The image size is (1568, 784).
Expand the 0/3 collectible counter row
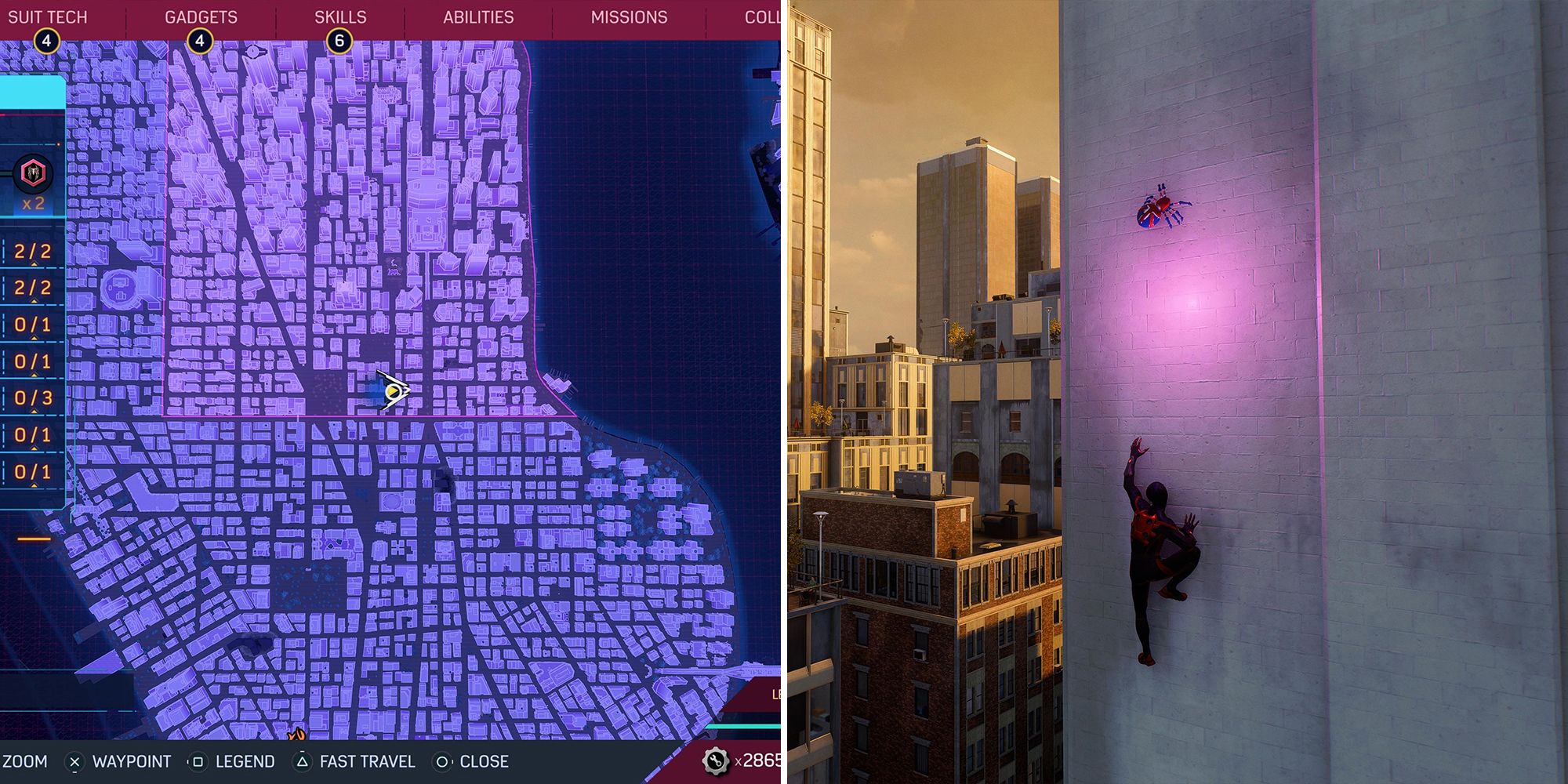coord(33,397)
